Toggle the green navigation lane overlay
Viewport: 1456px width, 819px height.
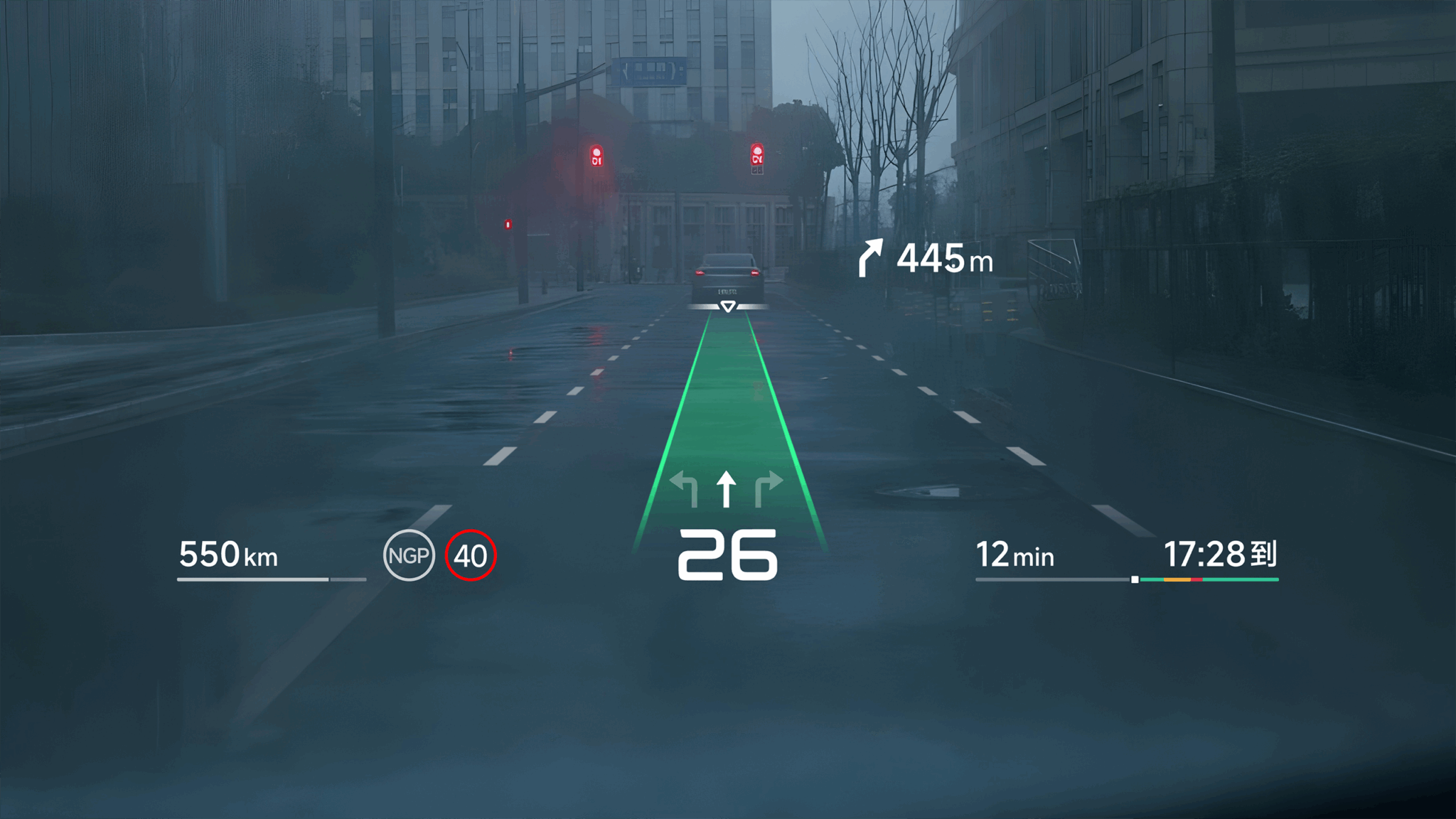point(727,412)
